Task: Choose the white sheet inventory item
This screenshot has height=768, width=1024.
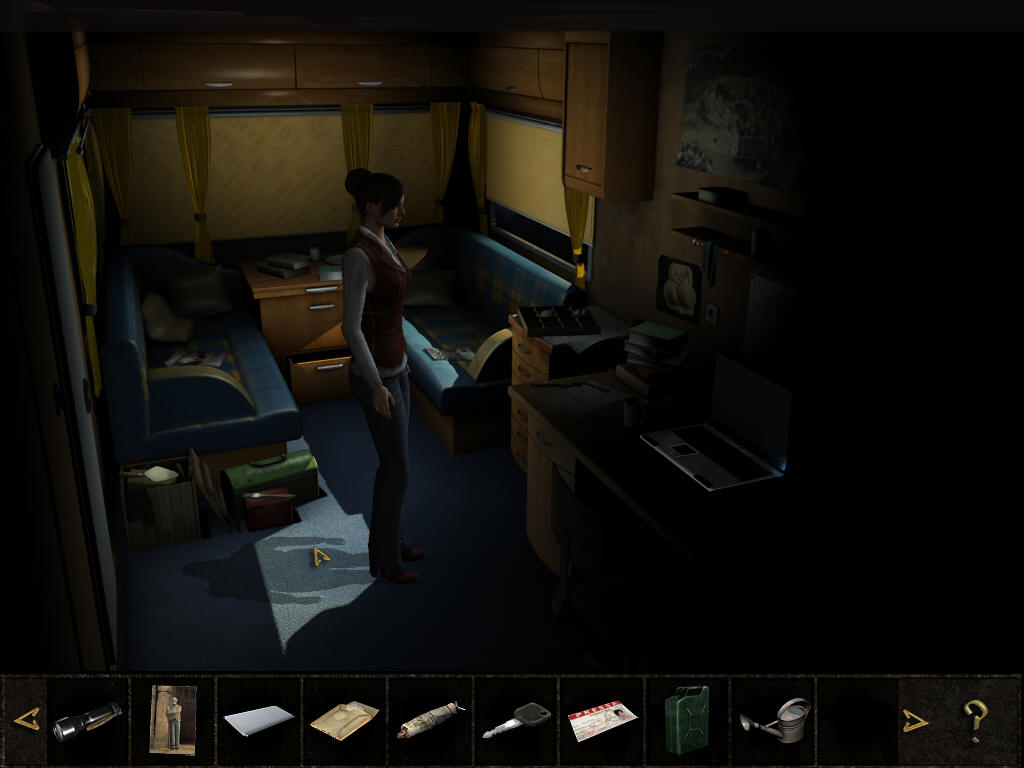Action: [258, 720]
